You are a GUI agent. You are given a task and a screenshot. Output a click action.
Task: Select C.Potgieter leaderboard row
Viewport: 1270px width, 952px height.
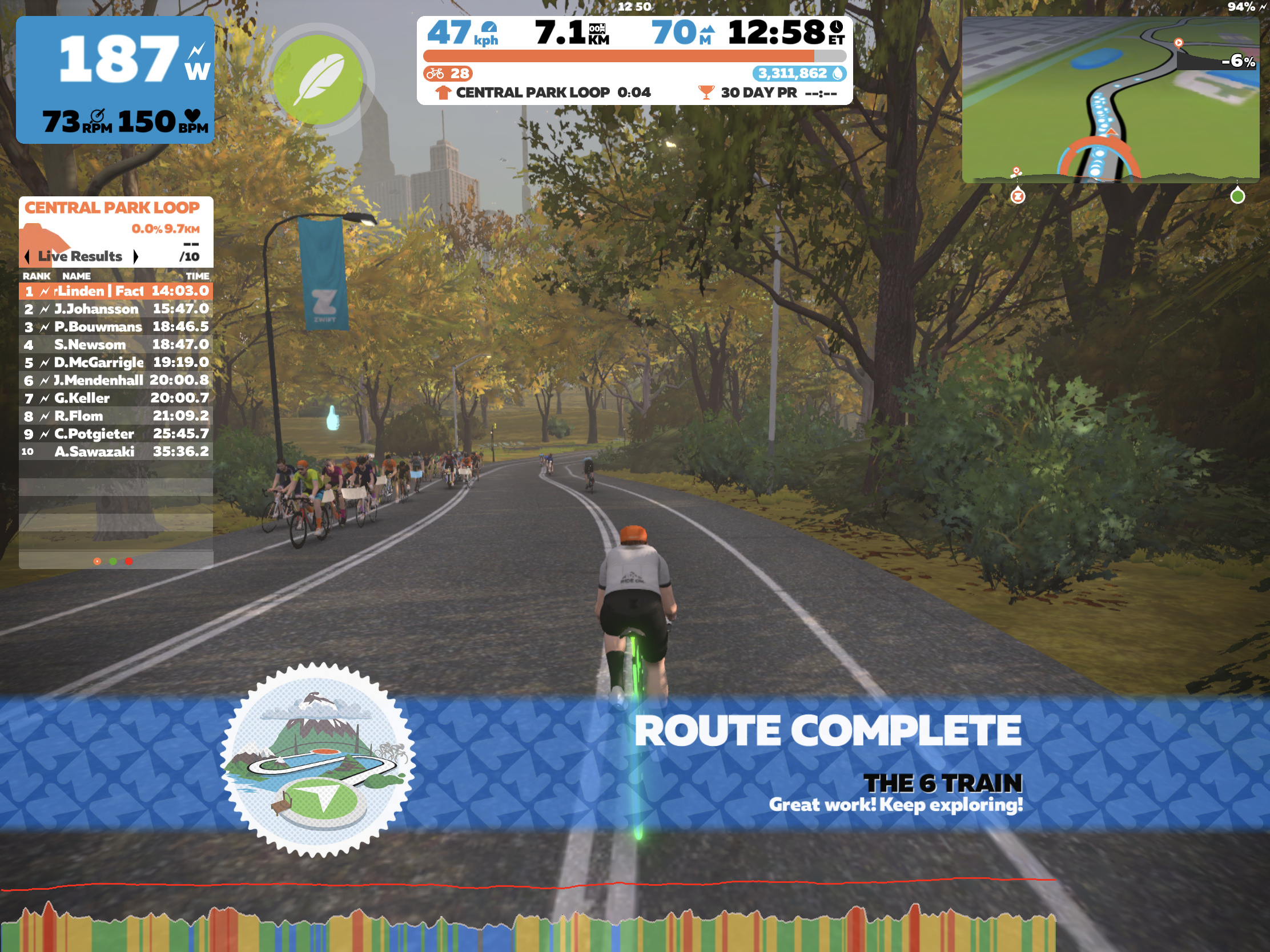tap(115, 433)
